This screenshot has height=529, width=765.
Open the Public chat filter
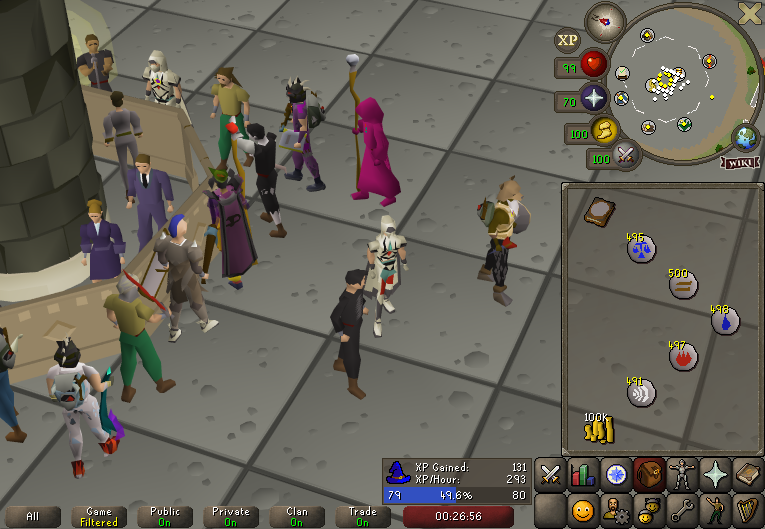[165, 516]
